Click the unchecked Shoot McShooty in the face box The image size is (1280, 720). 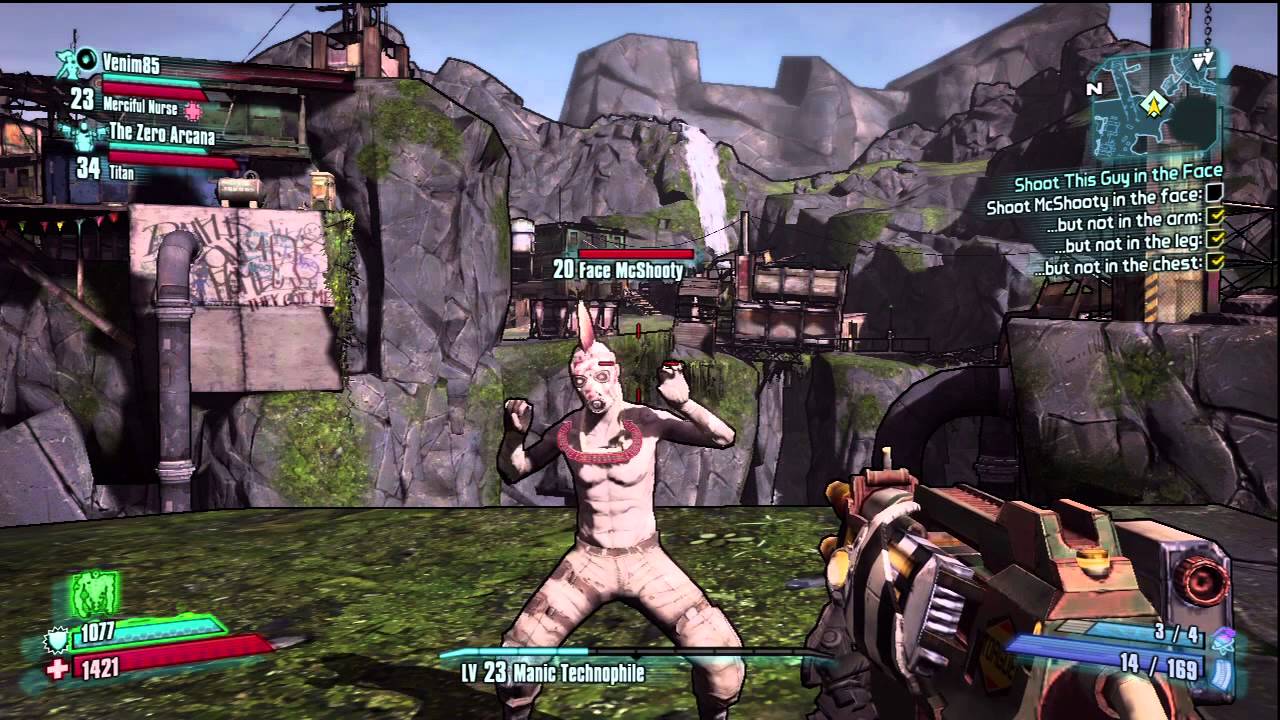point(1214,192)
